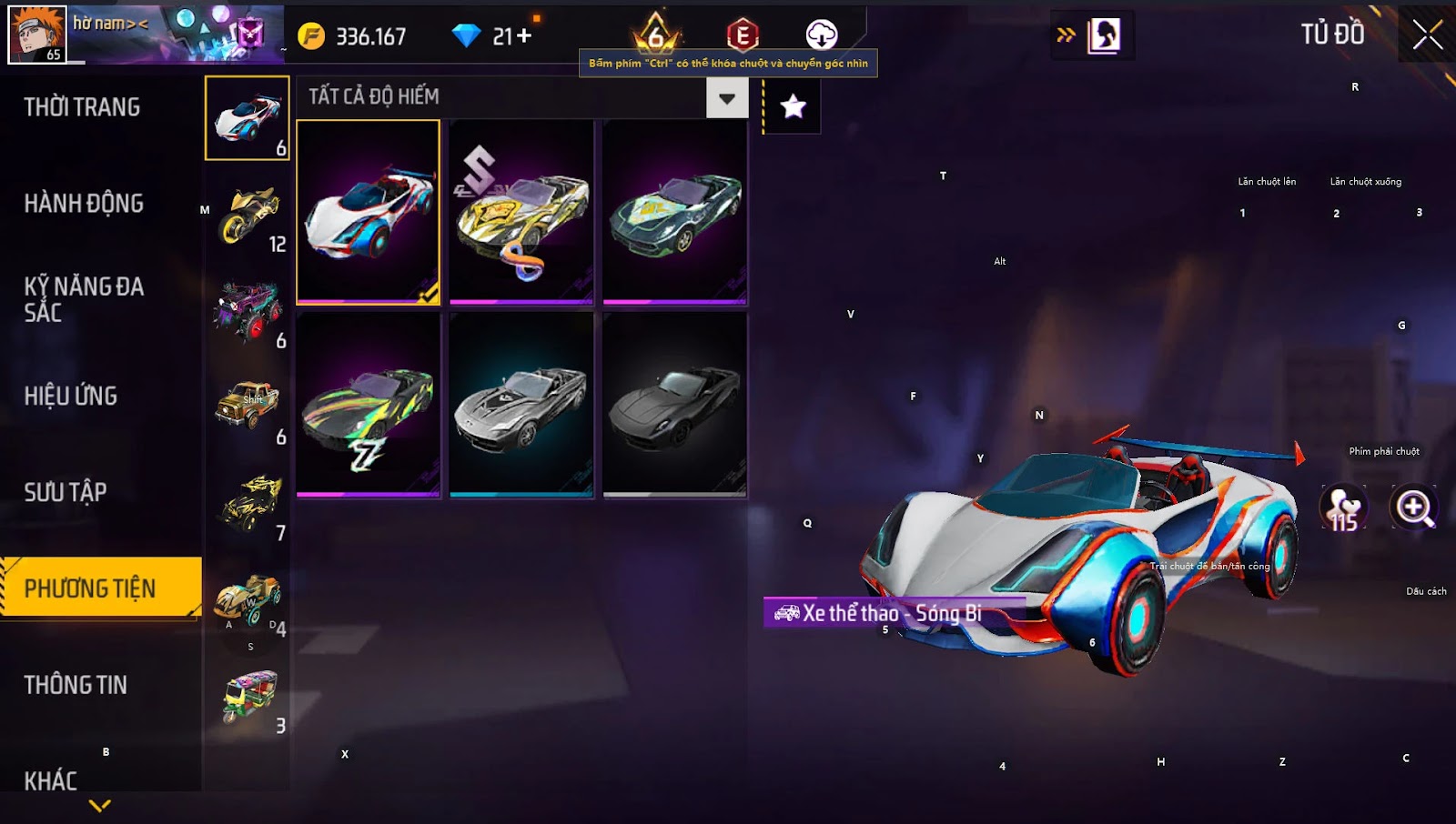The width and height of the screenshot is (1456, 824).
Task: Switch to the Hành Động tab
Action: [x=84, y=203]
